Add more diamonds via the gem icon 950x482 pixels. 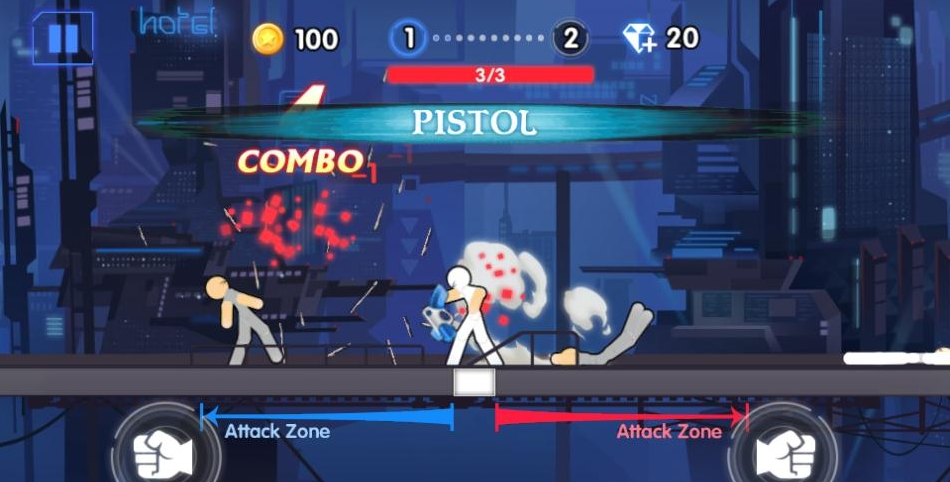(x=640, y=39)
